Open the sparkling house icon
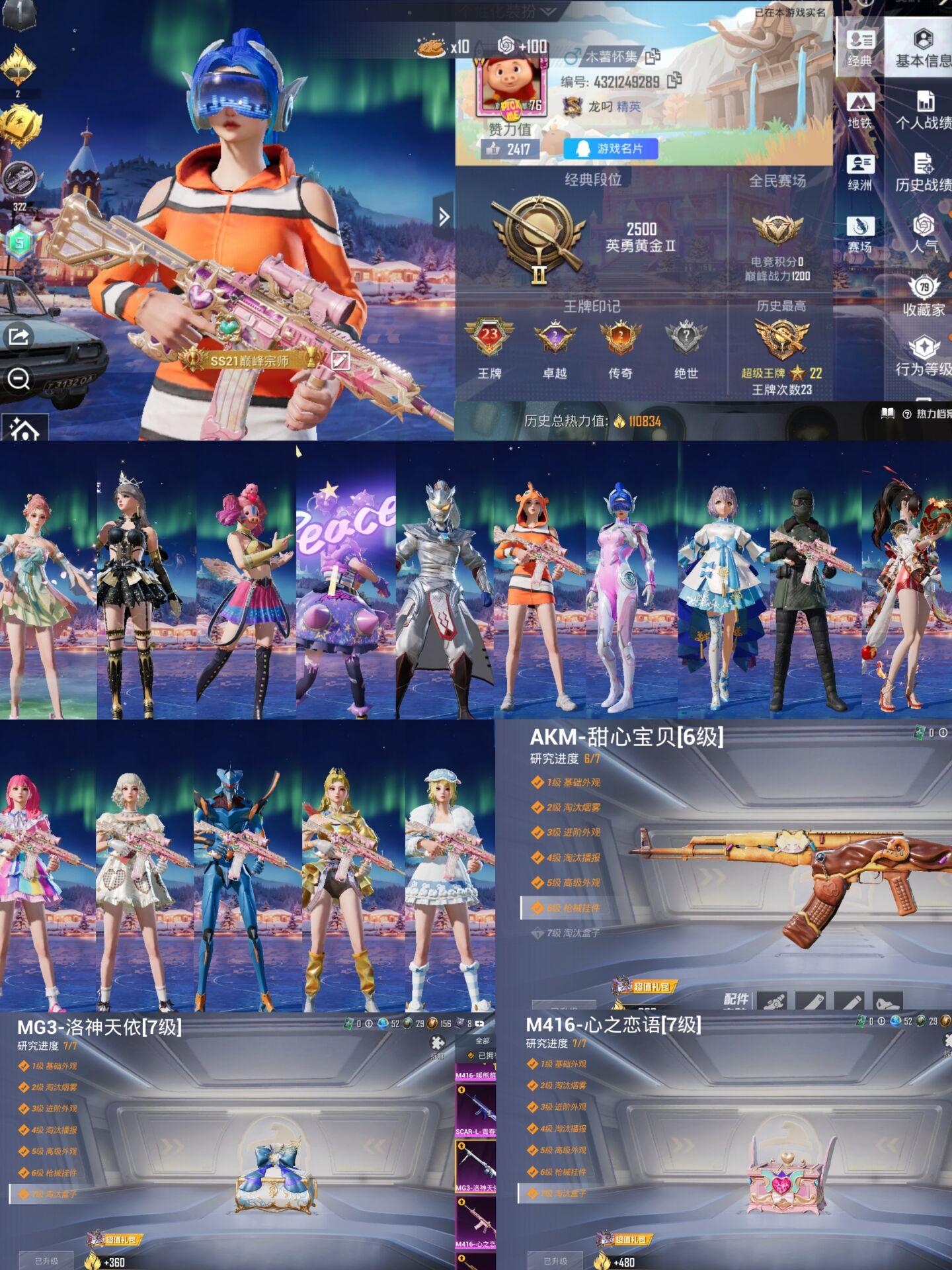952x1270 pixels. click(24, 430)
